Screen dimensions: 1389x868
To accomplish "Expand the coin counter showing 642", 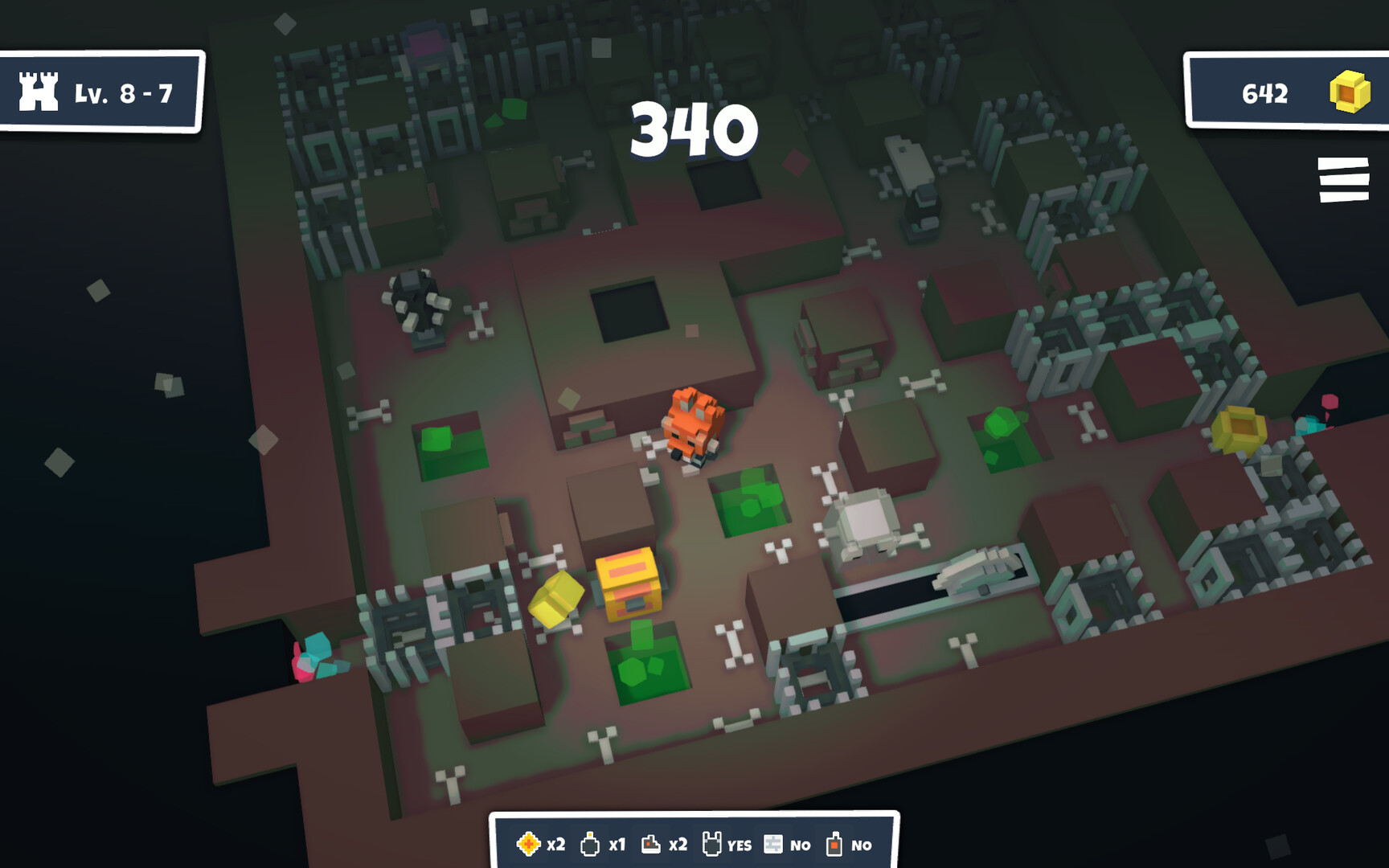I will (1264, 94).
